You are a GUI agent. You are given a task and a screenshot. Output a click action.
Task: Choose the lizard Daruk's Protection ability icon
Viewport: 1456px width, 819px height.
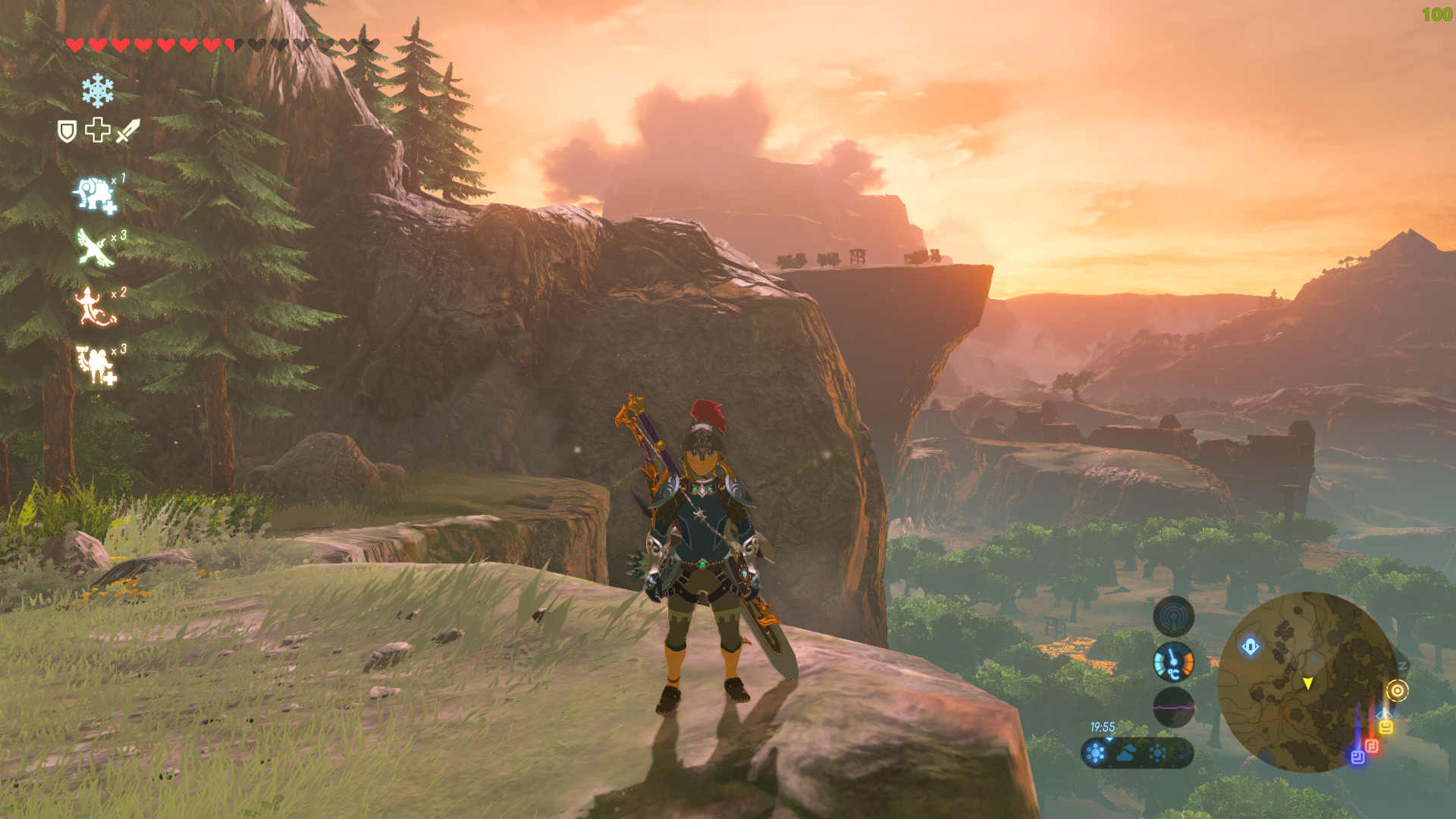click(95, 306)
